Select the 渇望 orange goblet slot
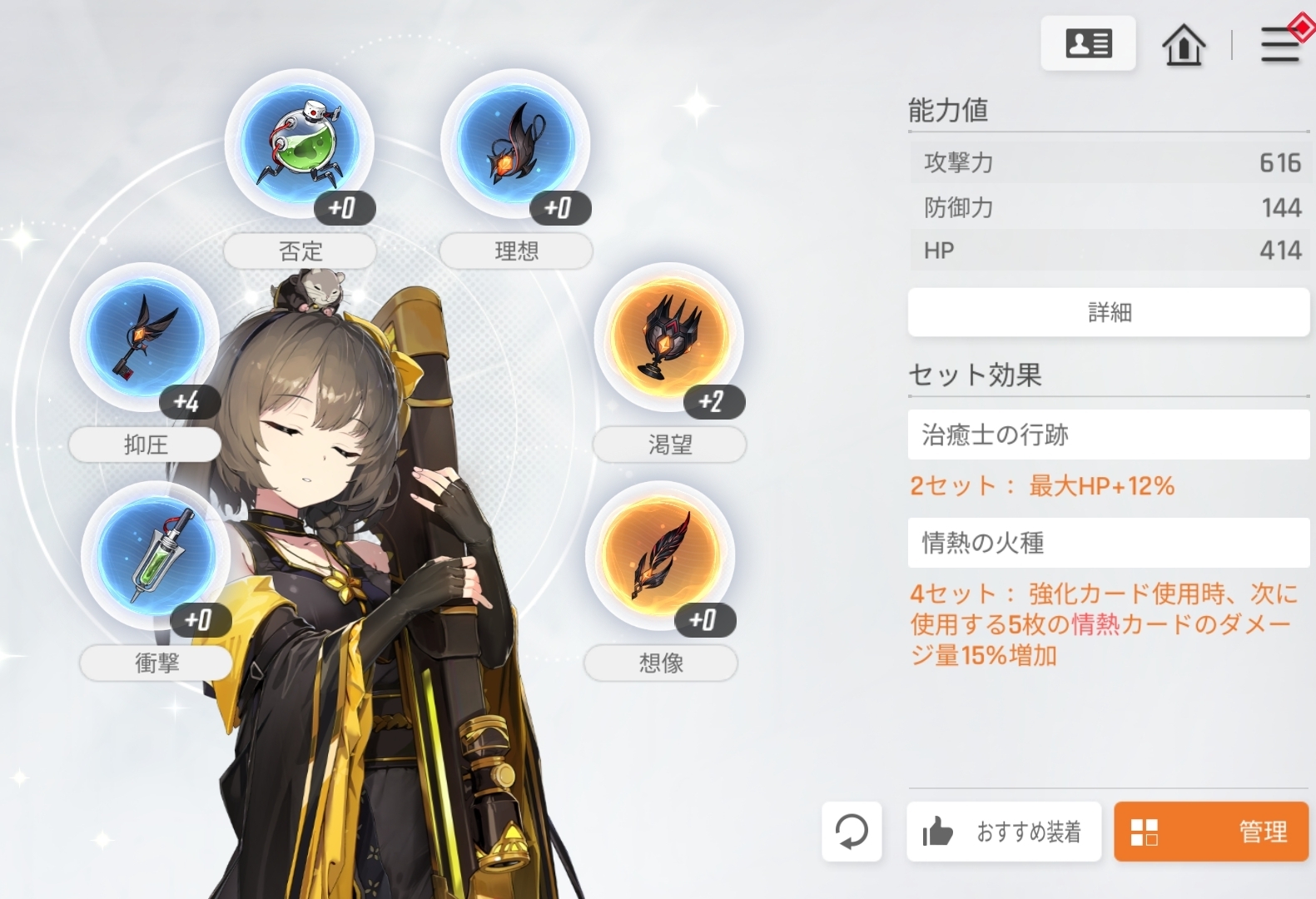The width and height of the screenshot is (1316, 899). click(x=668, y=337)
